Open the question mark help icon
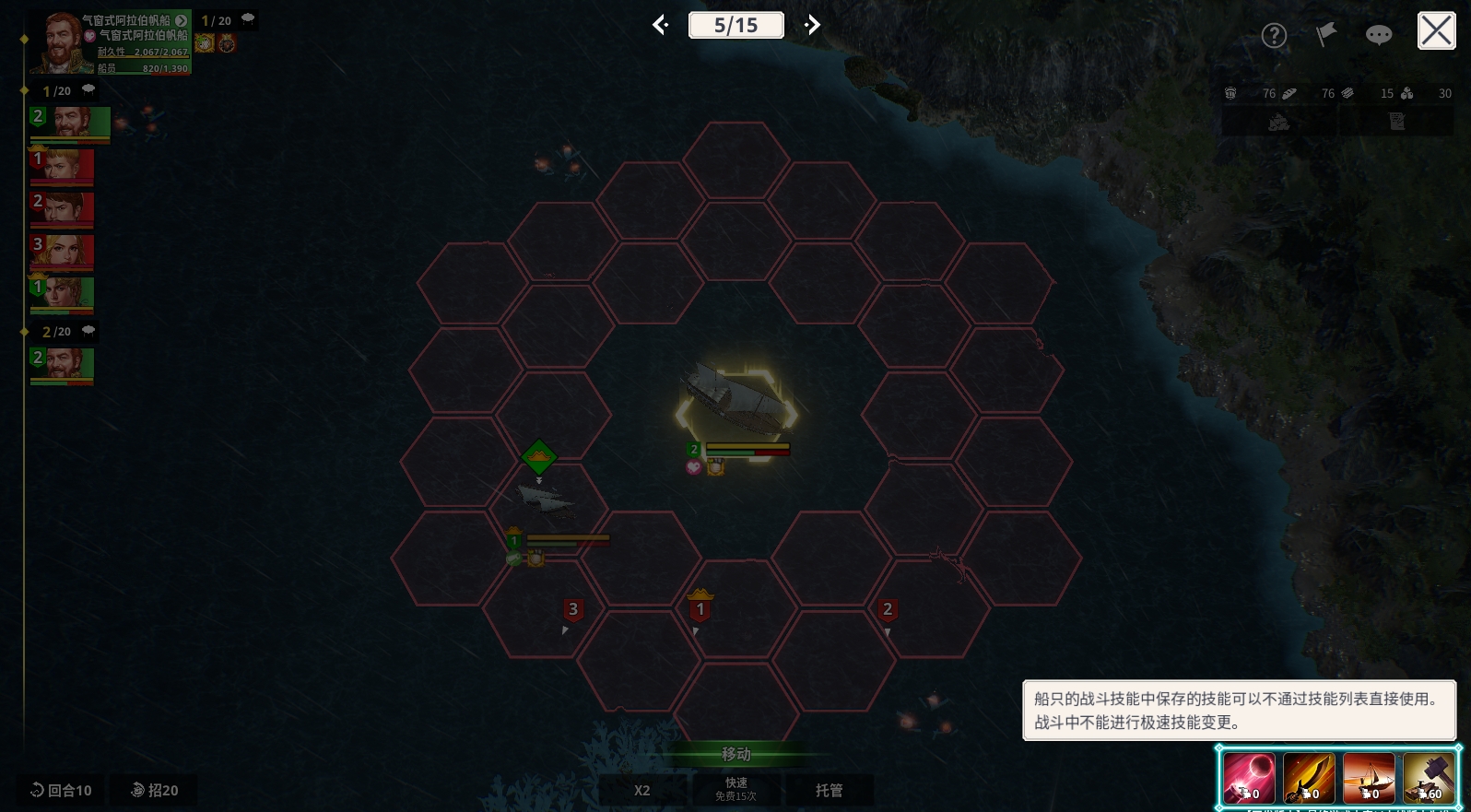Viewport: 1471px width, 812px height. 1274,36
